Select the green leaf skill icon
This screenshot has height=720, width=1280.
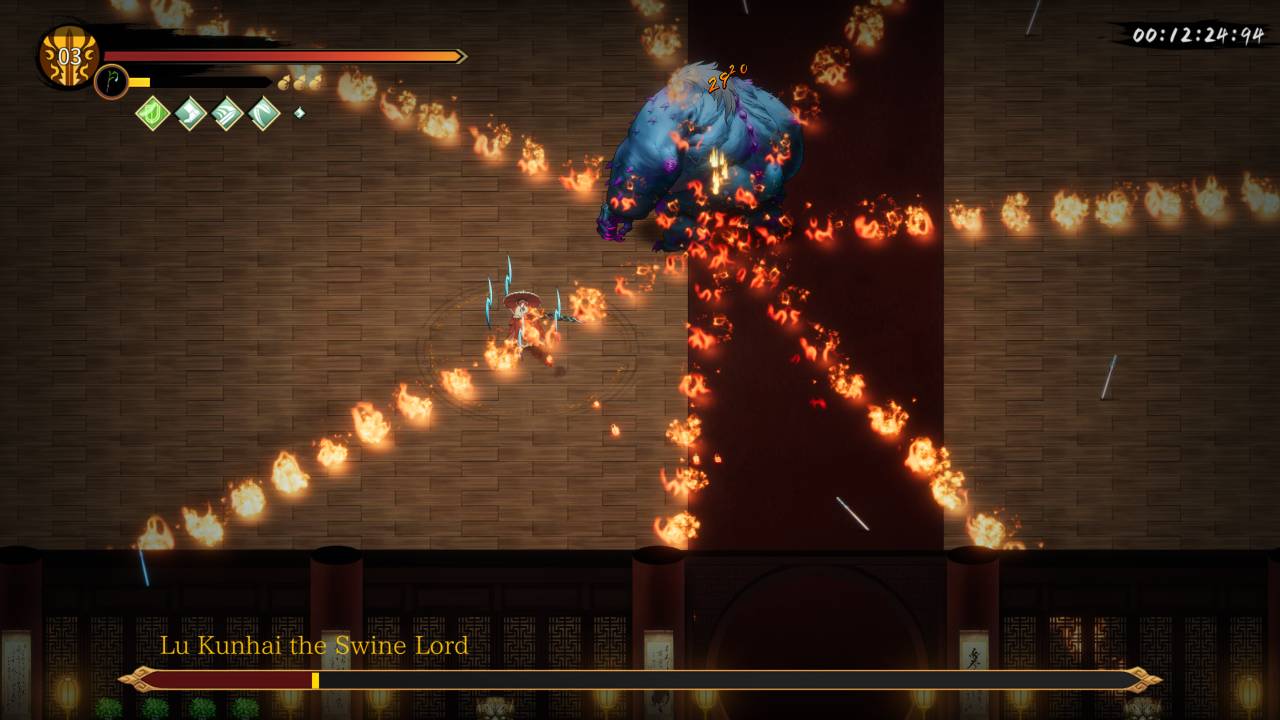click(152, 113)
